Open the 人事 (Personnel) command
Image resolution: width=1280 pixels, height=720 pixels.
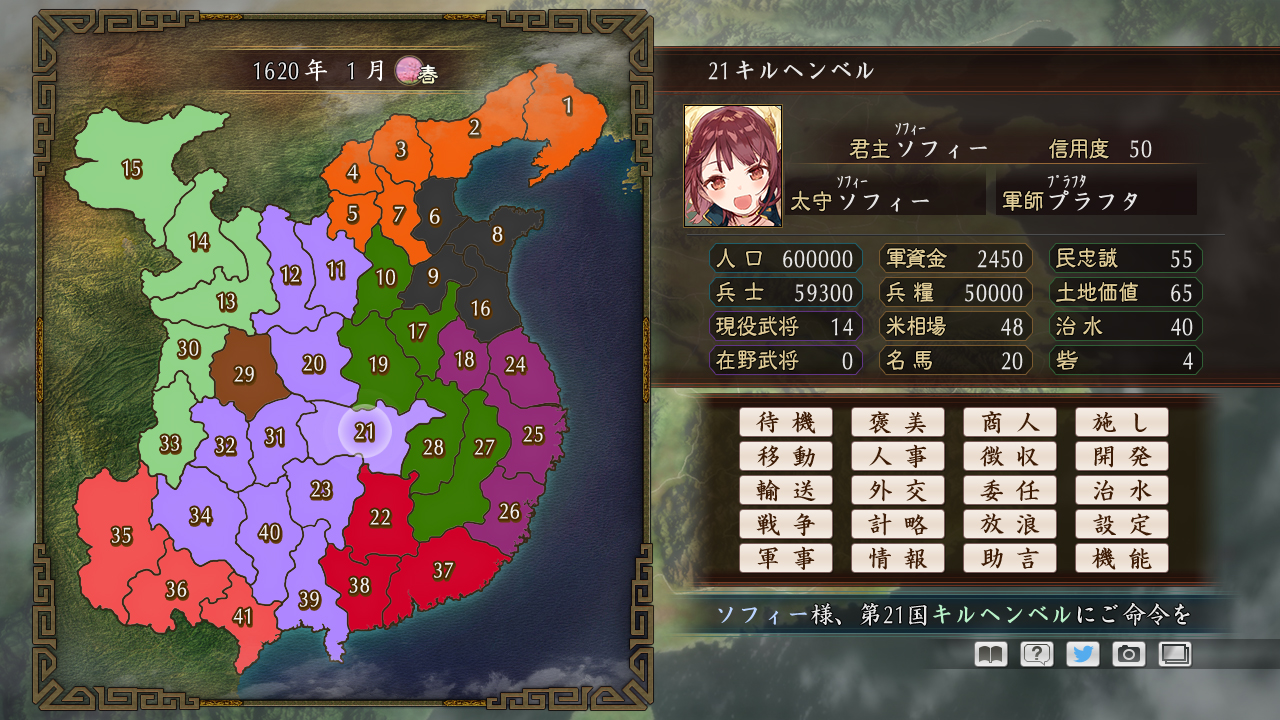(898, 456)
